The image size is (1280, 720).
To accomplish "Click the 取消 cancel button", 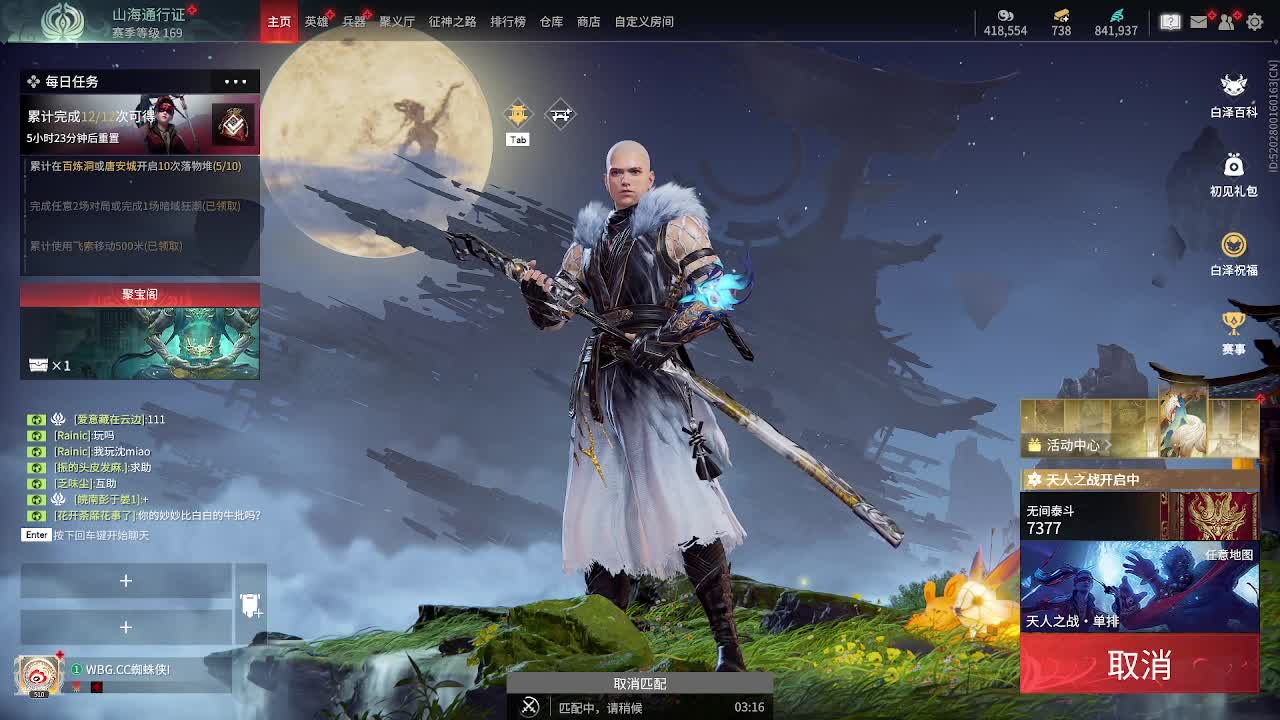I will (x=1140, y=665).
